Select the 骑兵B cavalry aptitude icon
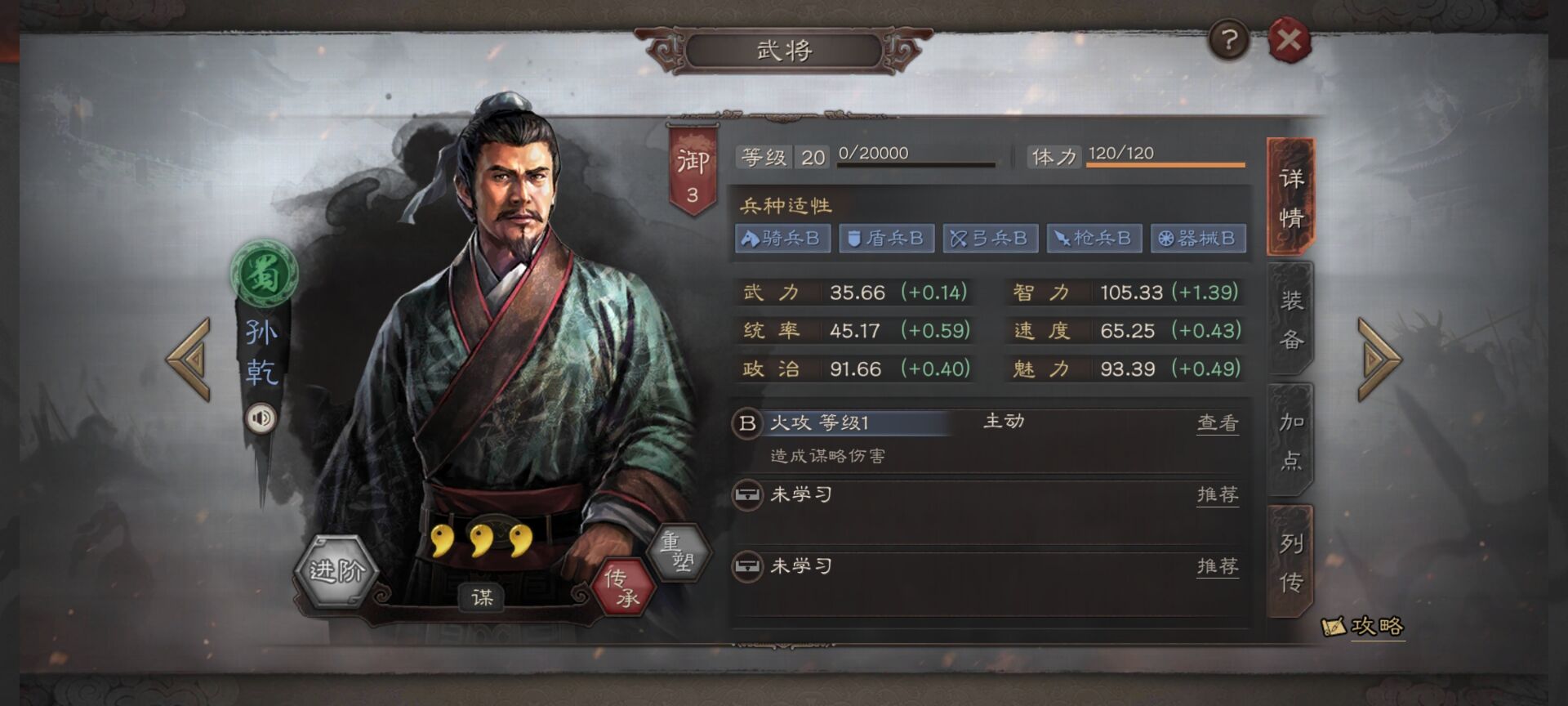This screenshot has height=706, width=1568. pyautogui.click(x=782, y=239)
